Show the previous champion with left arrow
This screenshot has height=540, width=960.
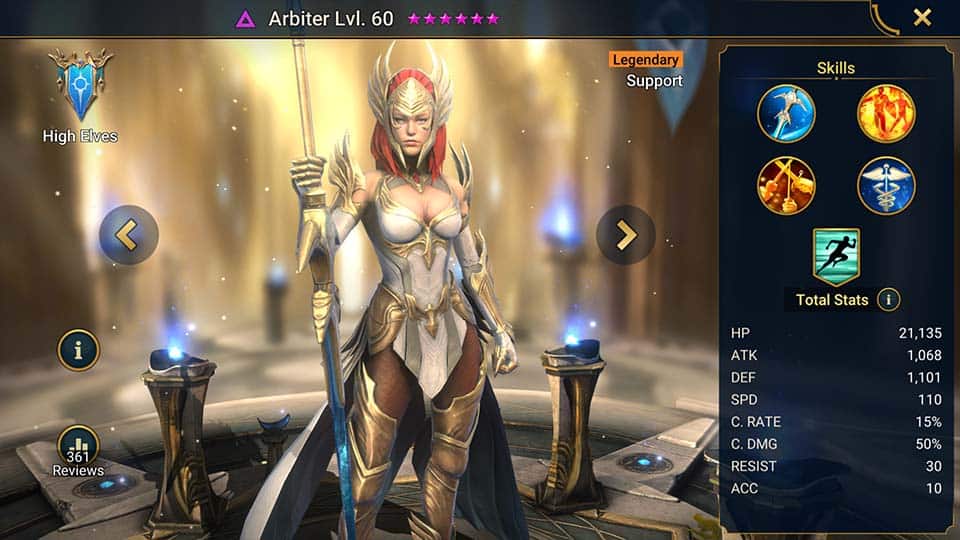point(129,235)
